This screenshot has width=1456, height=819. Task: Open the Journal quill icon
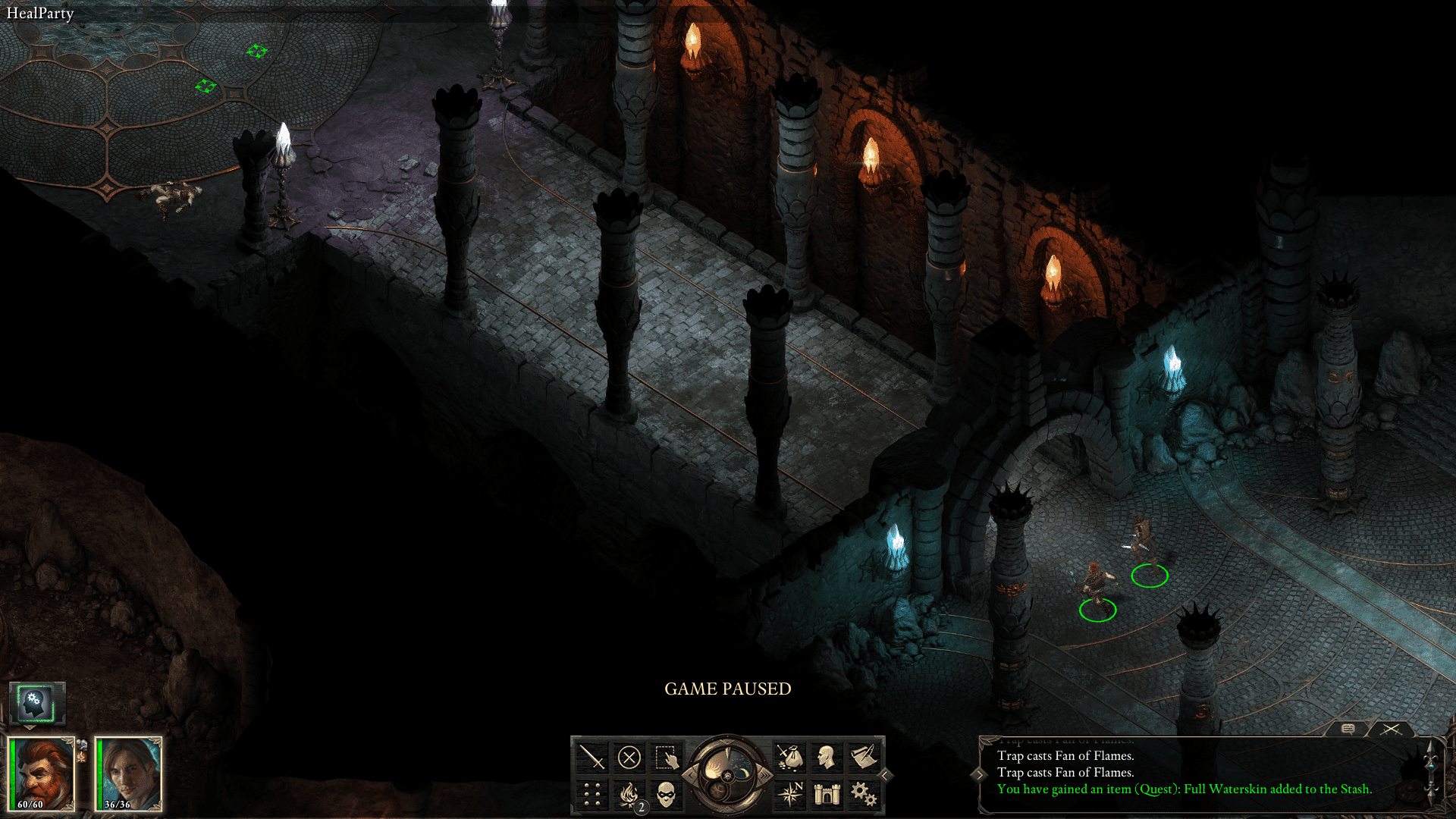pyautogui.click(x=864, y=755)
